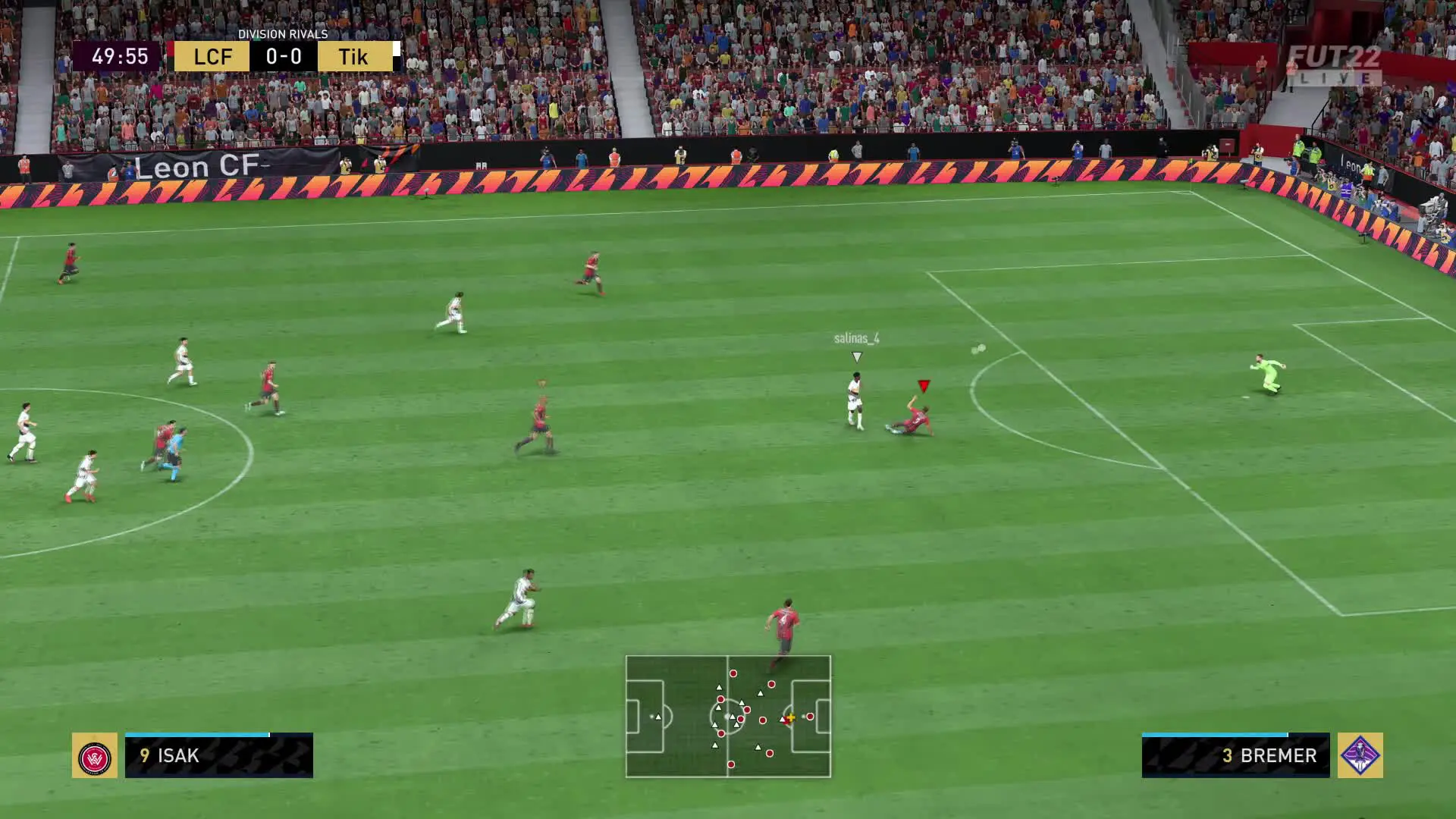Click the red club crest beside Isak
Viewport: 1456px width, 819px height.
[95, 756]
